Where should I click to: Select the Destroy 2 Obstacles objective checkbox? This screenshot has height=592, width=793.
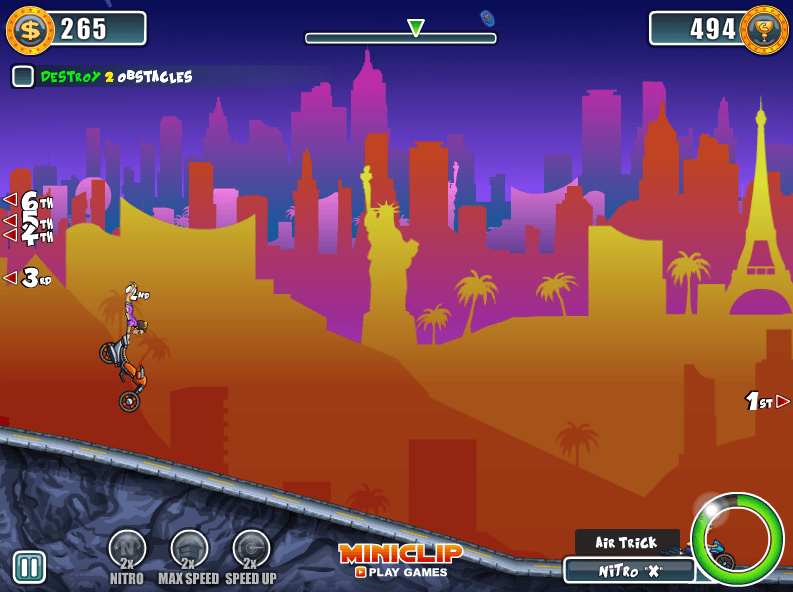23,76
